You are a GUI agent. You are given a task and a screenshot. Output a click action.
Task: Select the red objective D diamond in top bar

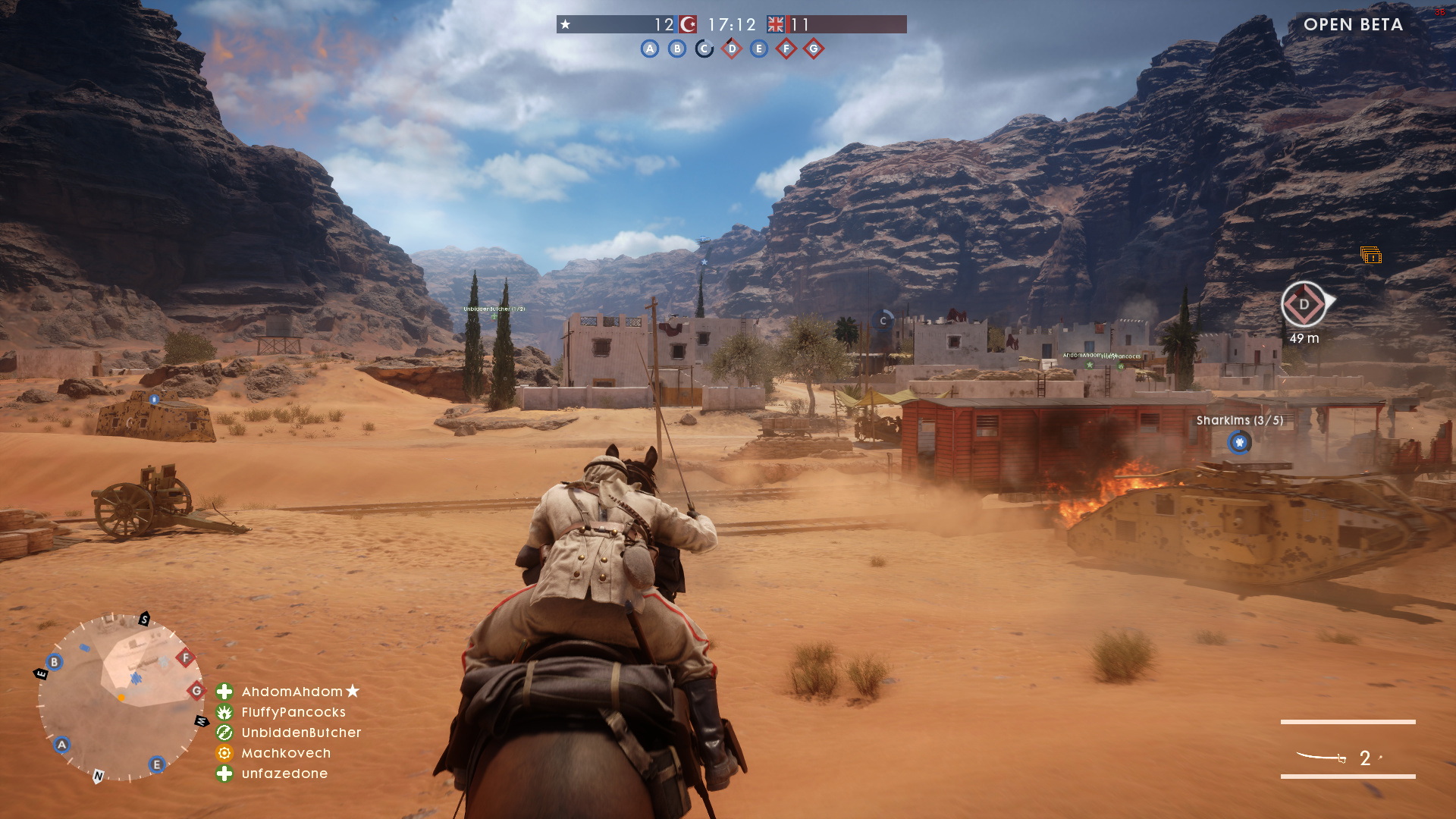(732, 49)
